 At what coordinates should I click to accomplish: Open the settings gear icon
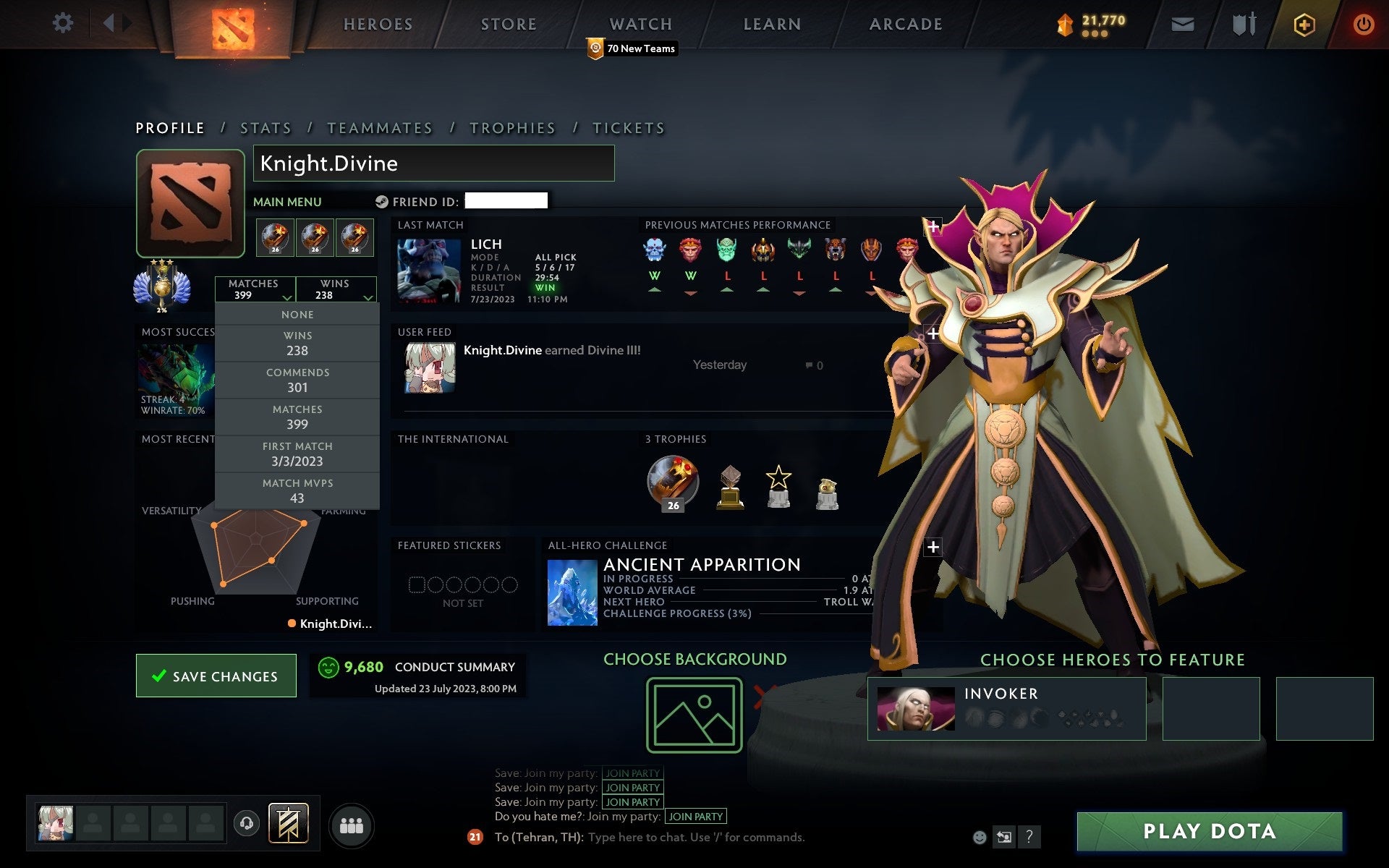click(64, 23)
